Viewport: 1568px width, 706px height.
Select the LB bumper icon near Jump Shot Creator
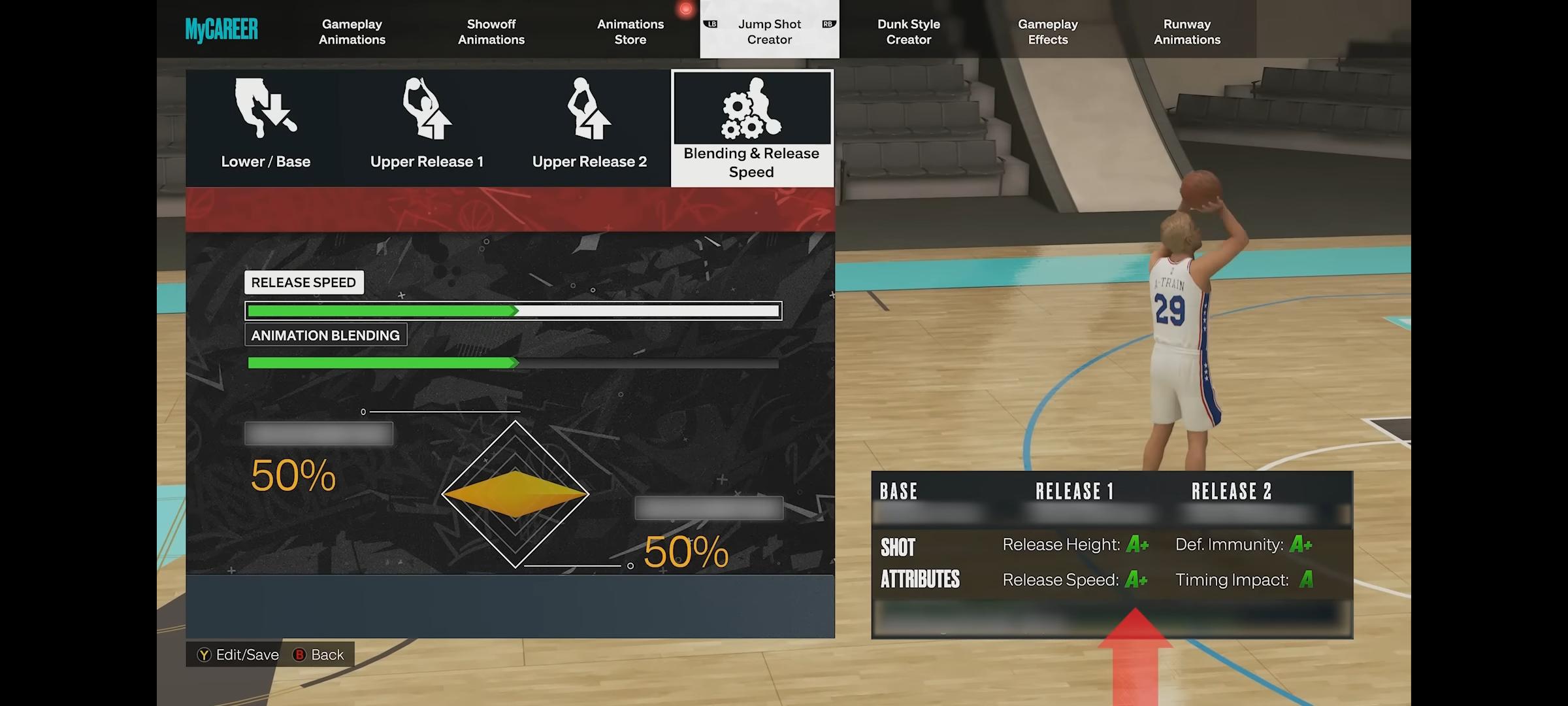pos(710,24)
